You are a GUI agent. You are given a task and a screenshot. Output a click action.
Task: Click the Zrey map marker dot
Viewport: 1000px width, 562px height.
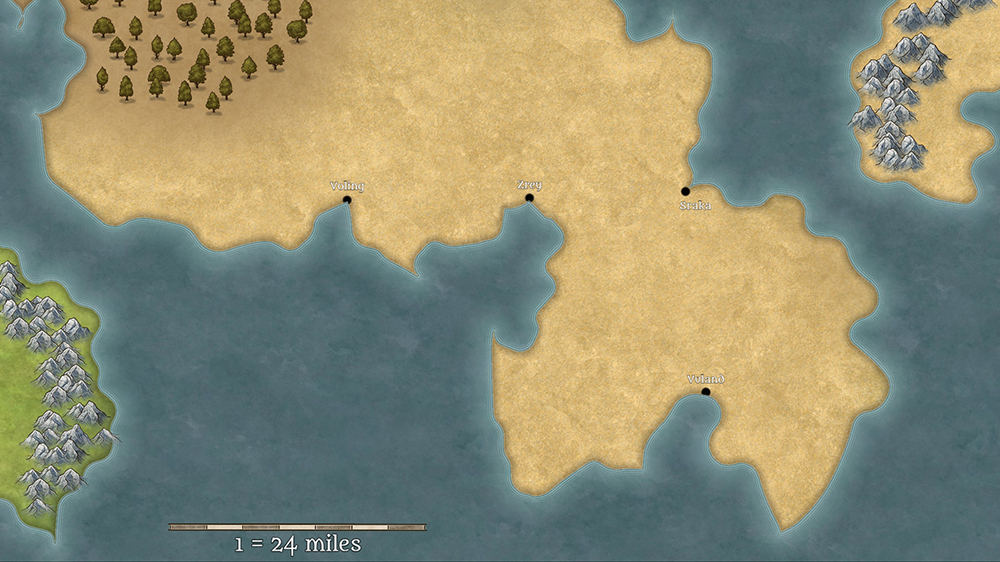(529, 198)
